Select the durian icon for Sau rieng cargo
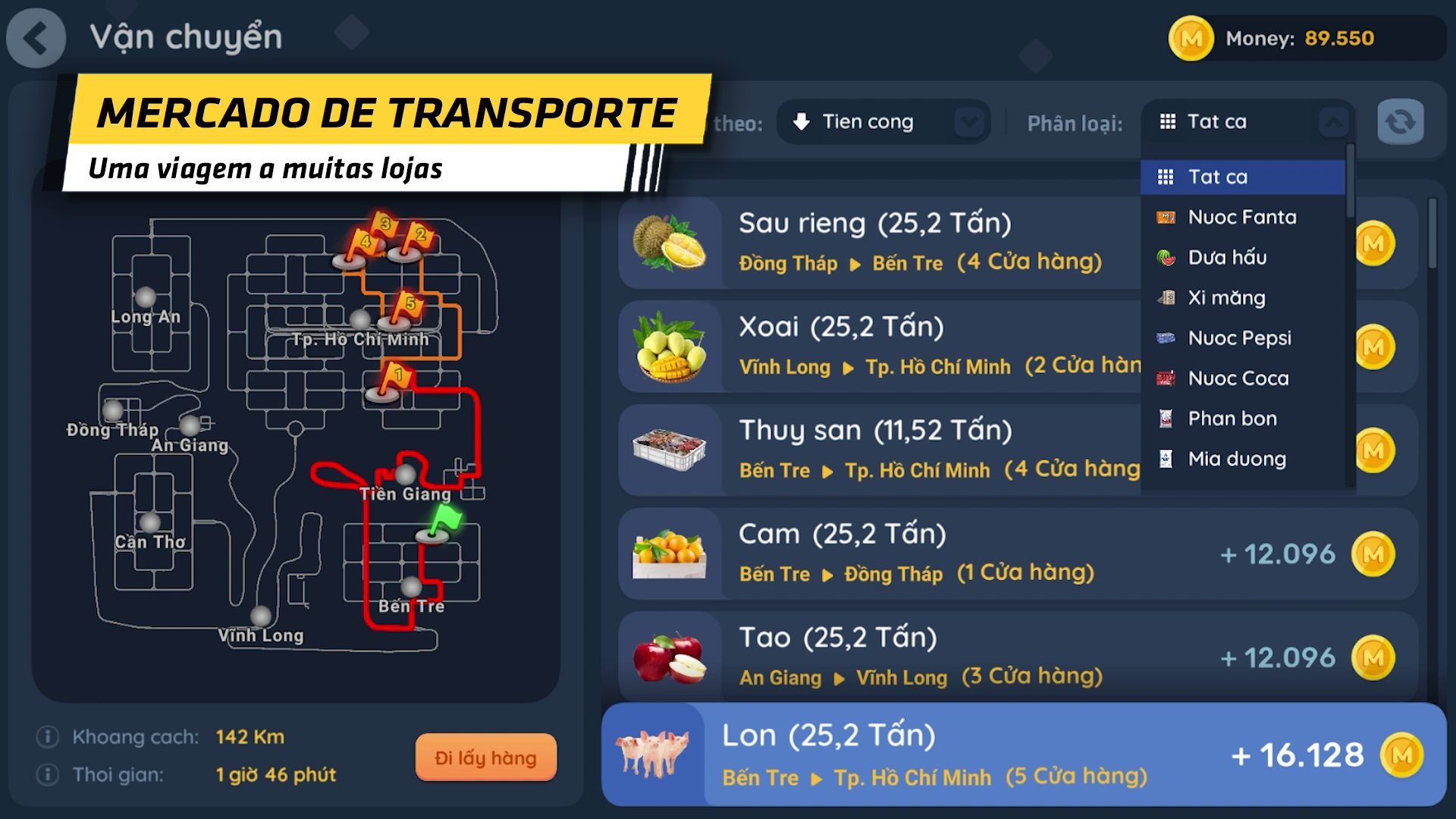The height and width of the screenshot is (819, 1456). click(x=670, y=242)
